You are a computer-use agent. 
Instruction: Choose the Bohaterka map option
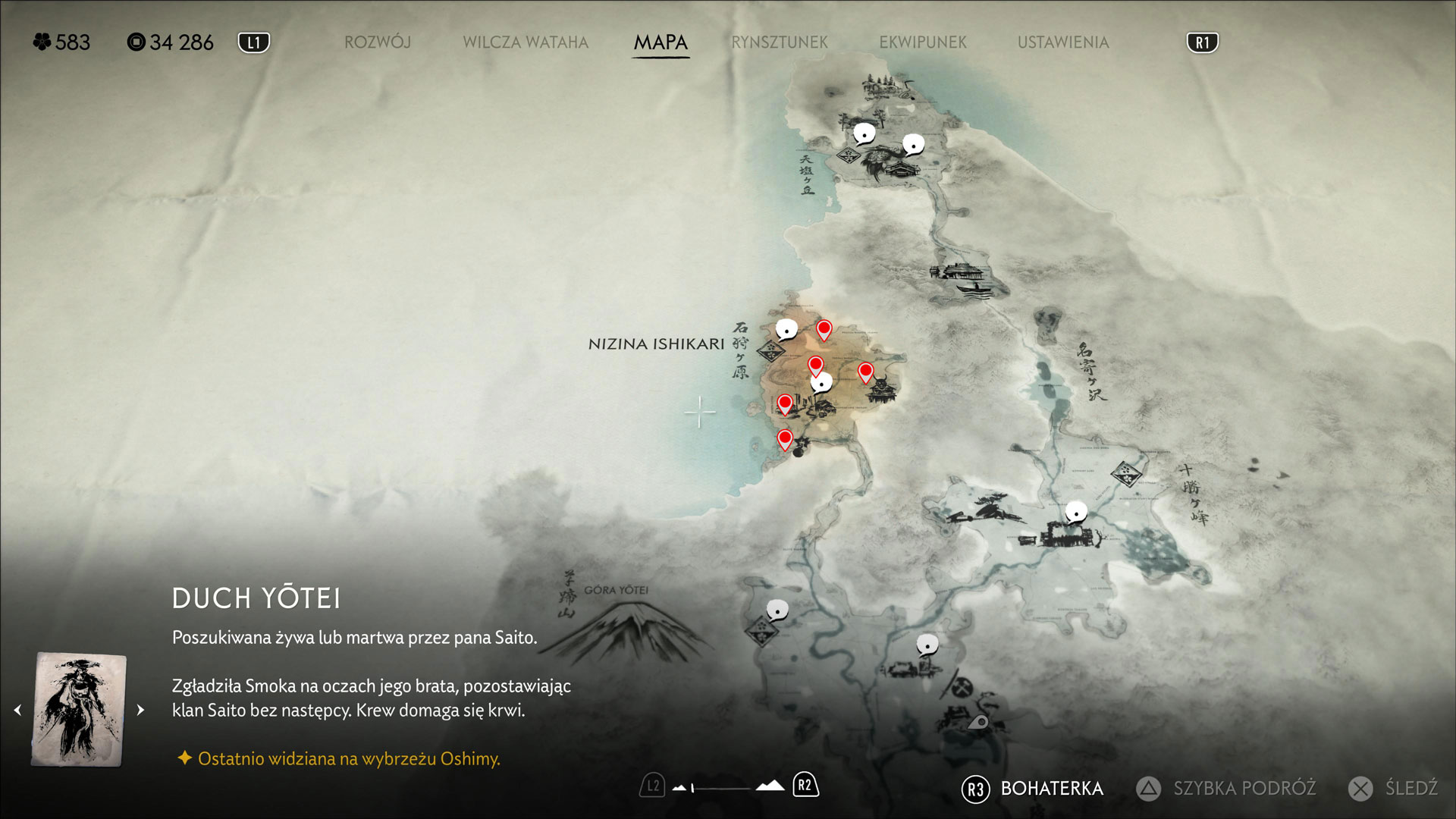1051,789
